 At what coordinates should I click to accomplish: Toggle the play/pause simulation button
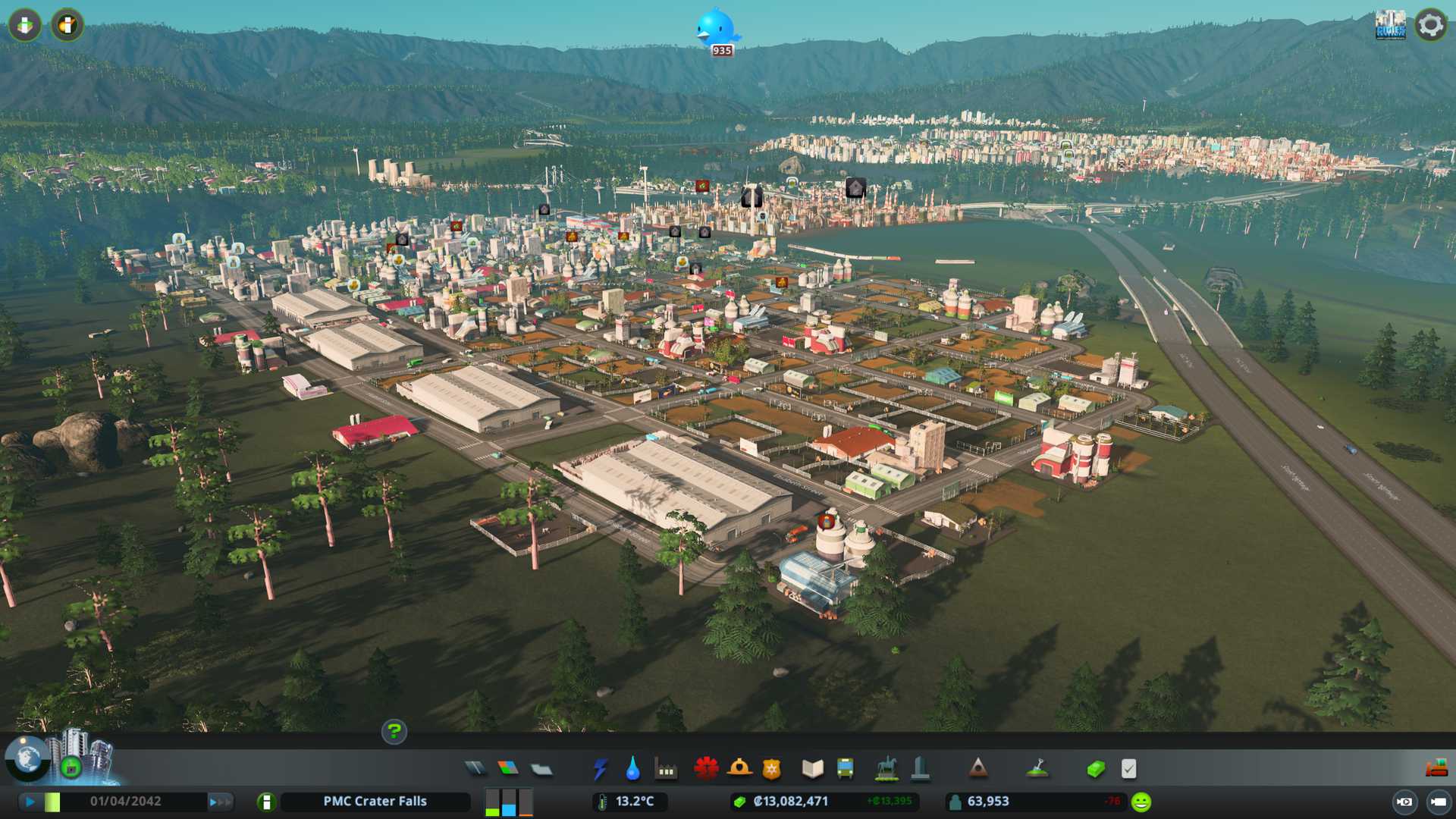pos(30,802)
